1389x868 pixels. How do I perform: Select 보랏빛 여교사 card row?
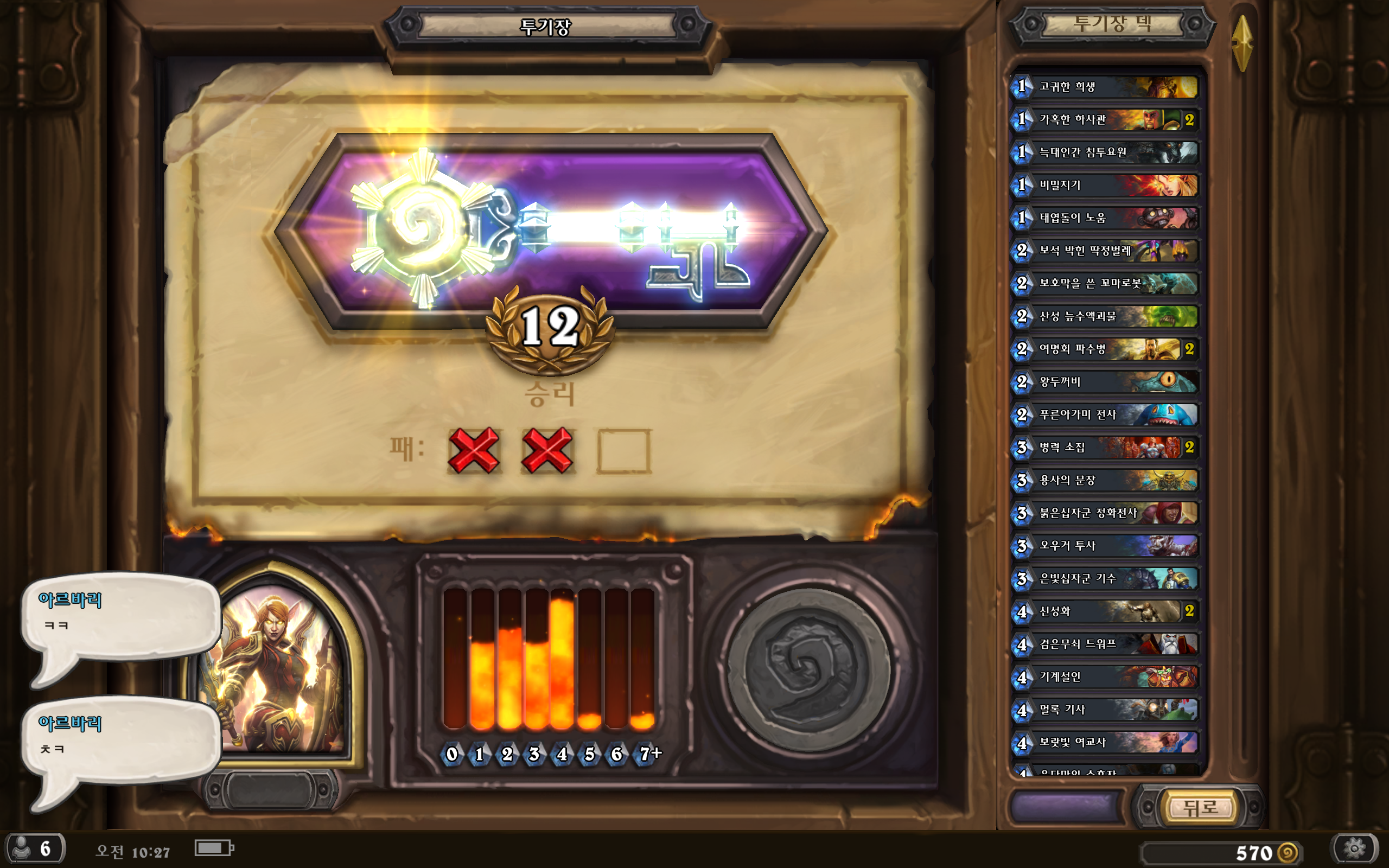click(x=1104, y=742)
